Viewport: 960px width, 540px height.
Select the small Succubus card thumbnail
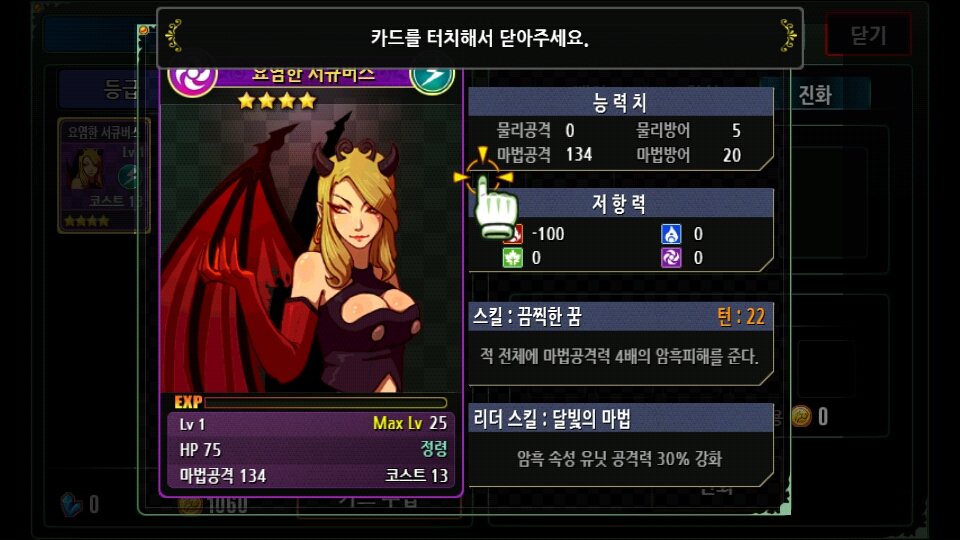(104, 175)
